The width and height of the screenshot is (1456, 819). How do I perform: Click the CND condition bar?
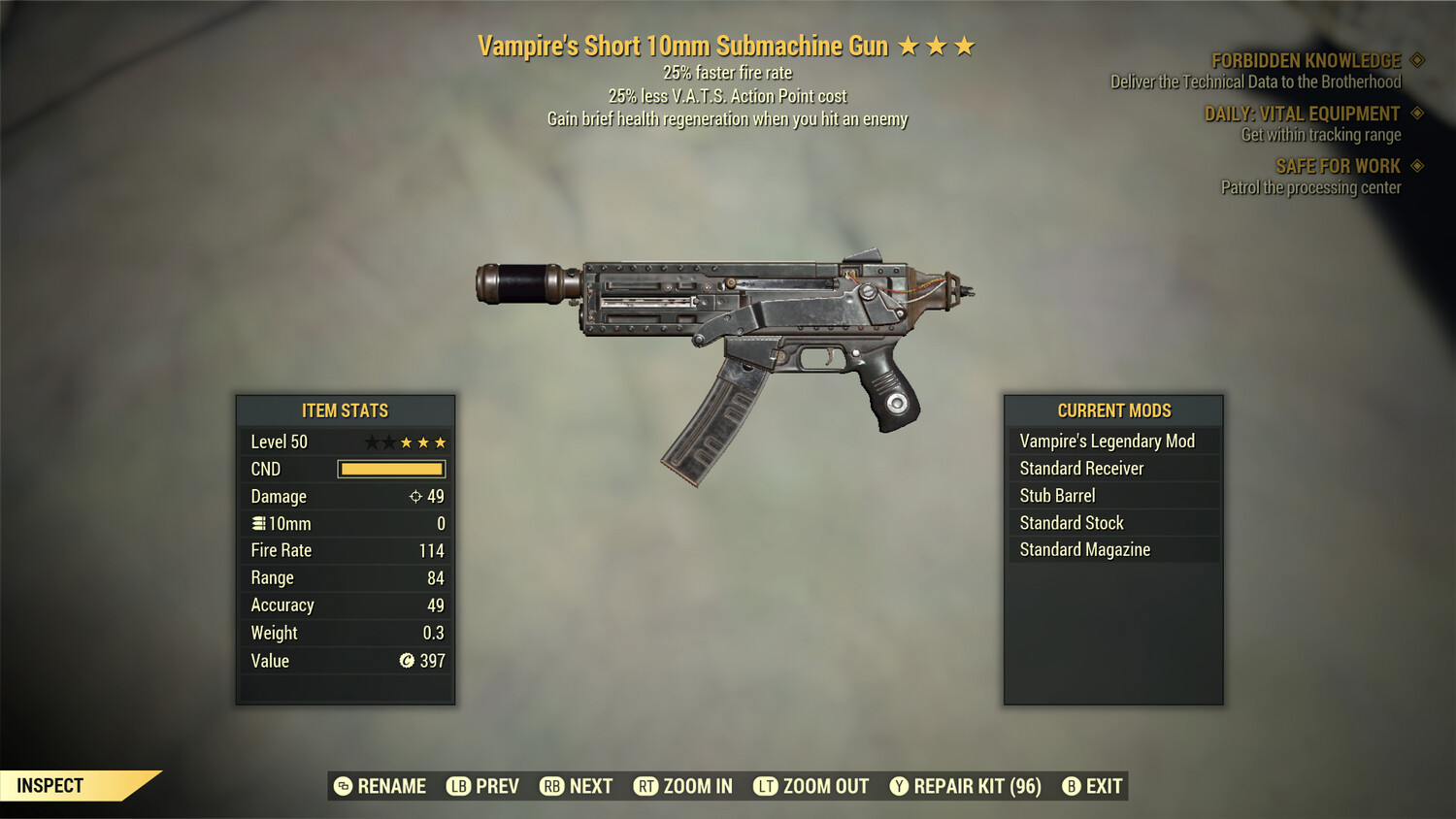tap(391, 469)
